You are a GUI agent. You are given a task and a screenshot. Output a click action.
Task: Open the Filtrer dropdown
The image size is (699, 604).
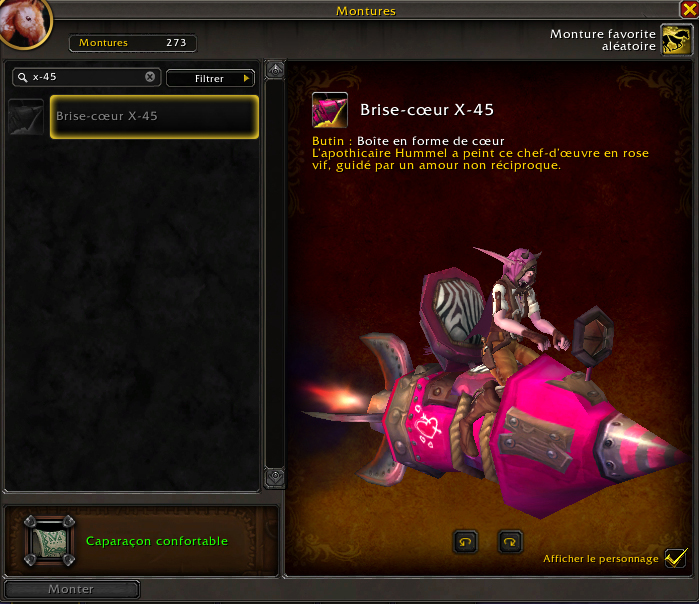210,78
